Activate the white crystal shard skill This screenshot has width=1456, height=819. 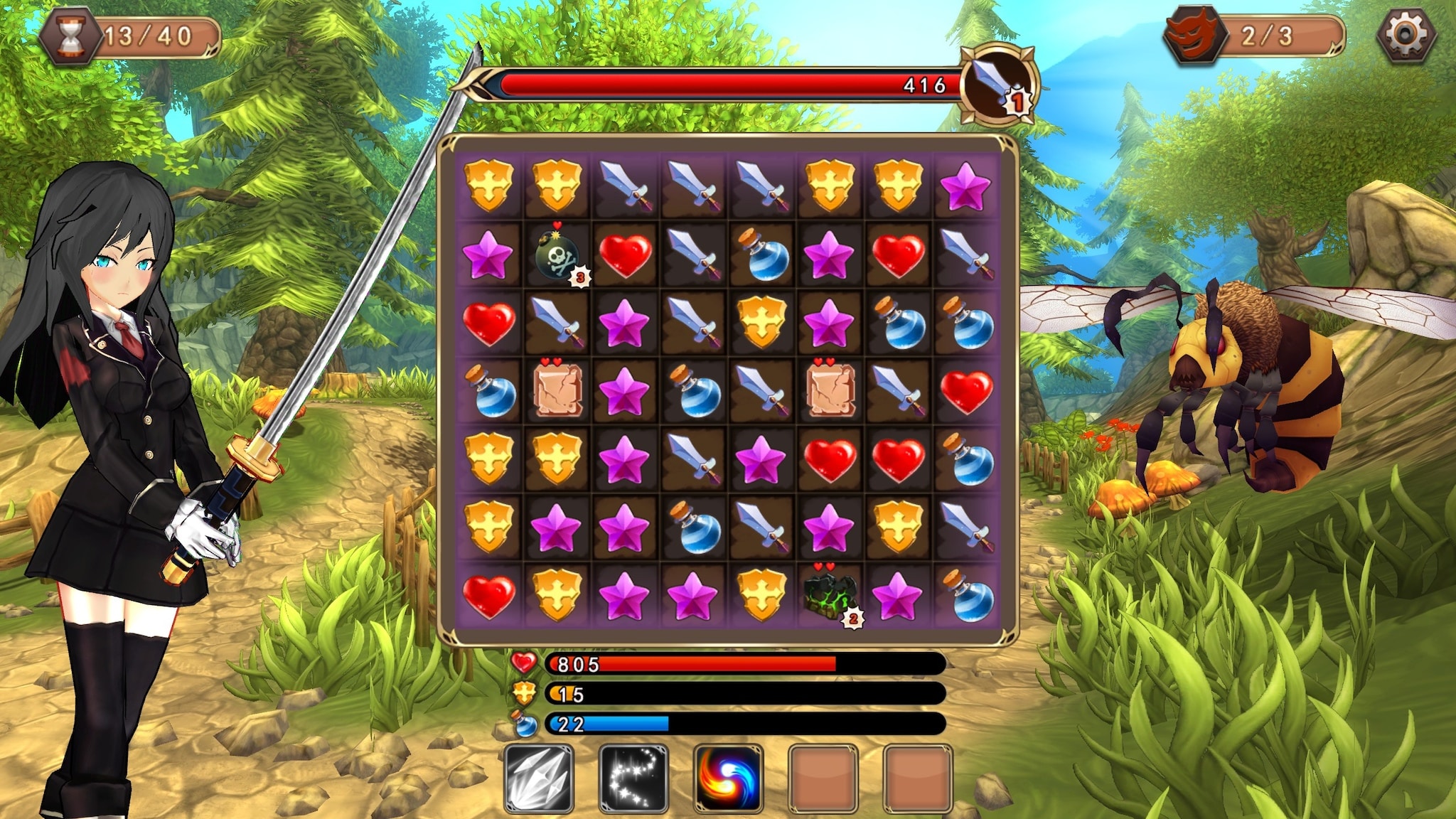click(538, 778)
